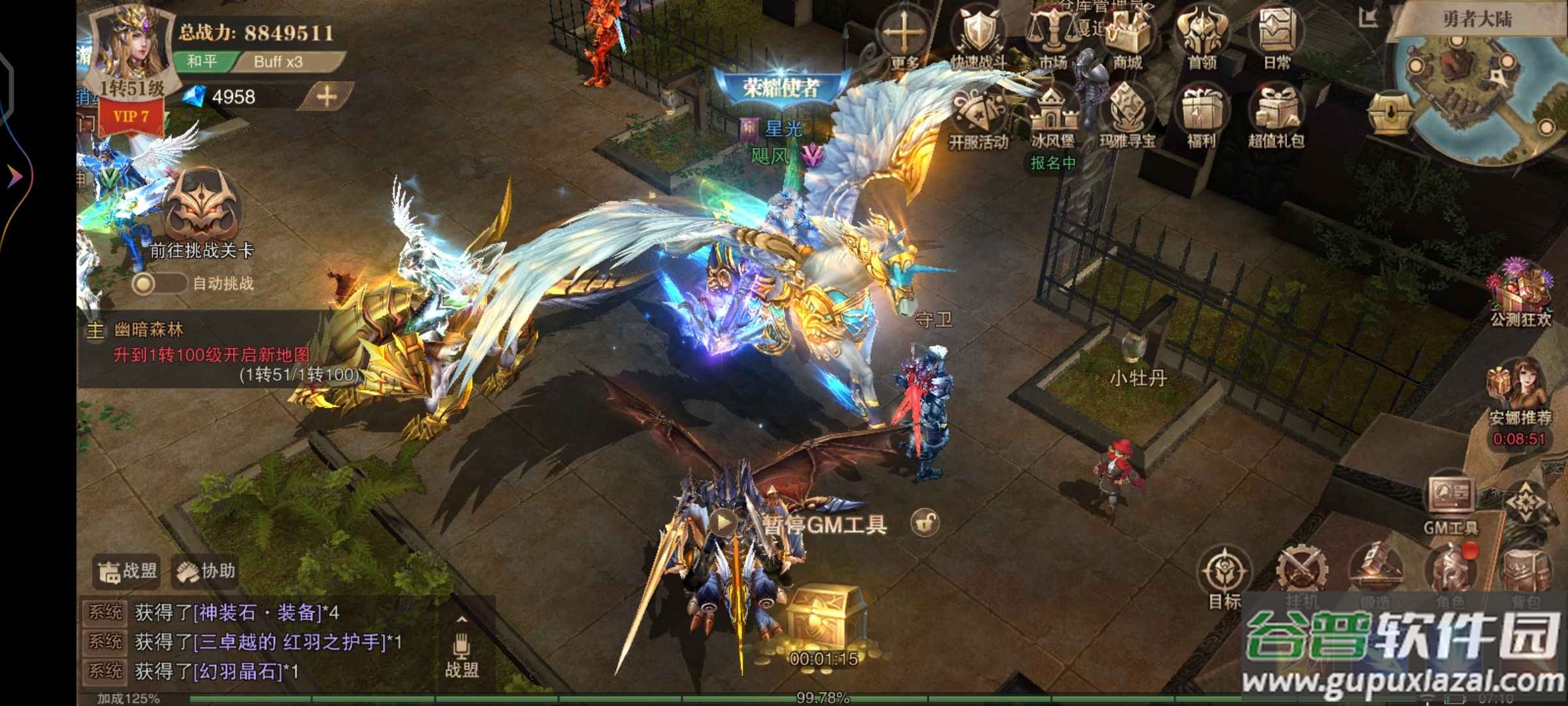Click 前往挑战关卡 demon mask icon
The height and width of the screenshot is (706, 1568).
click(201, 206)
